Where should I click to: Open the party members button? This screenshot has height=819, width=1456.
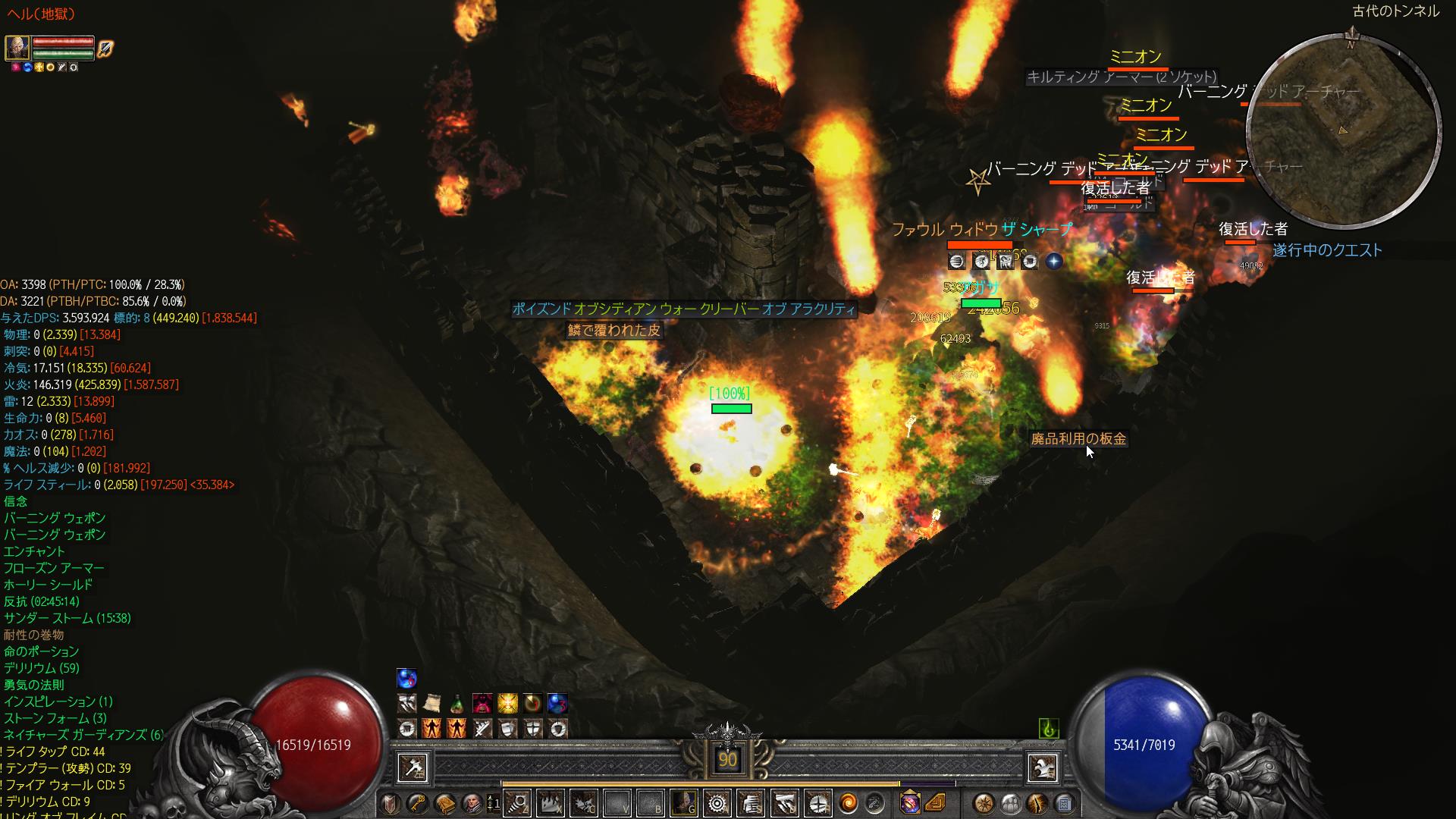click(x=1011, y=803)
